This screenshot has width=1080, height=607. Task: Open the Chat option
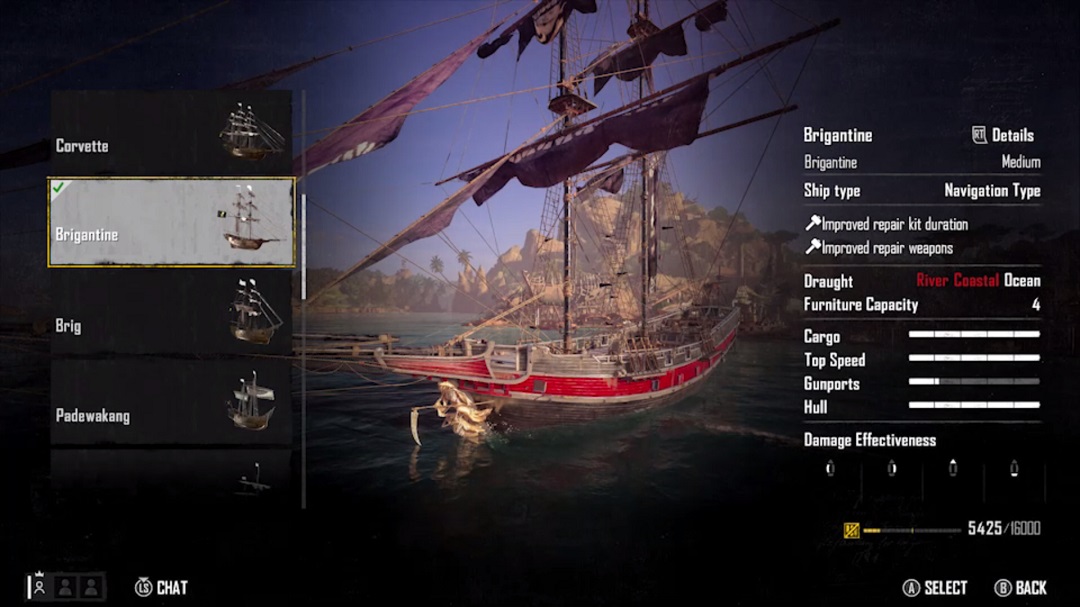point(161,587)
